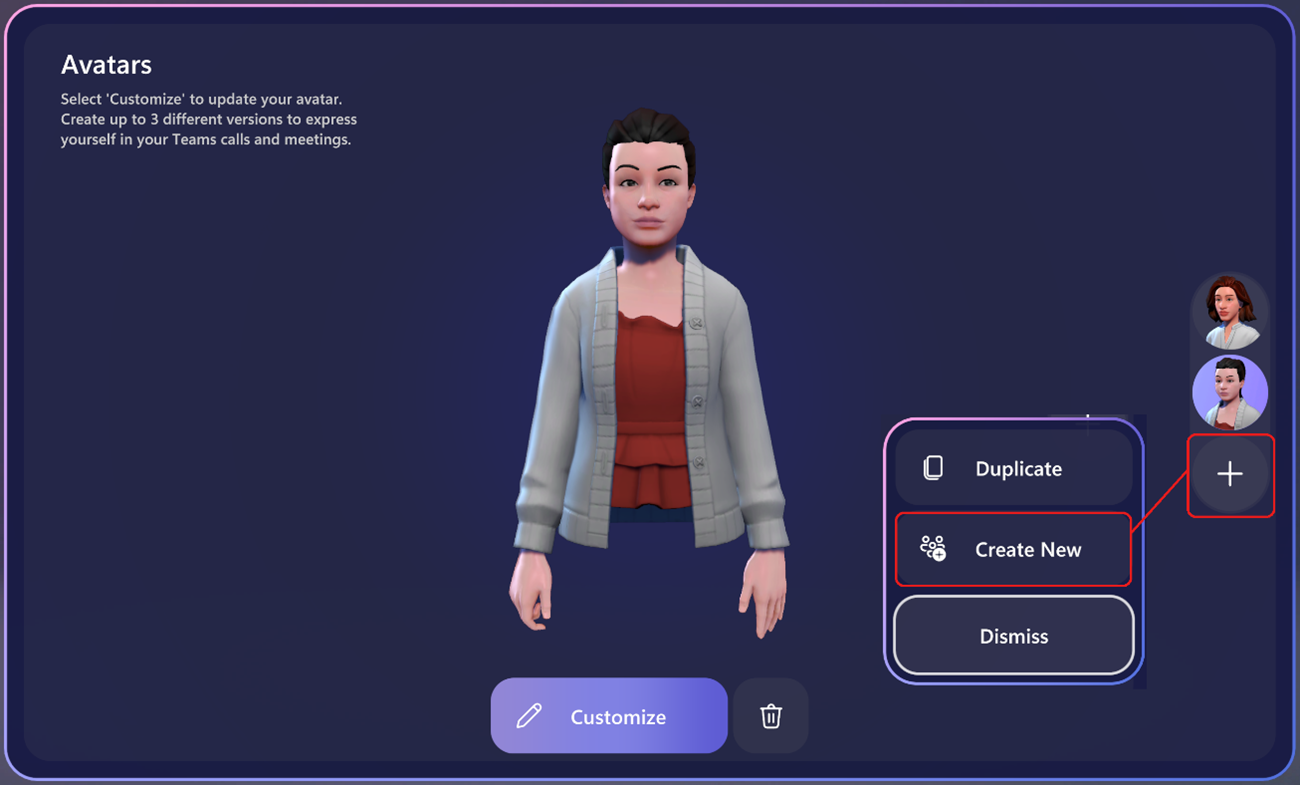The height and width of the screenshot is (785, 1300).
Task: Click the currently highlighted avatar thumbnail
Action: click(1230, 392)
